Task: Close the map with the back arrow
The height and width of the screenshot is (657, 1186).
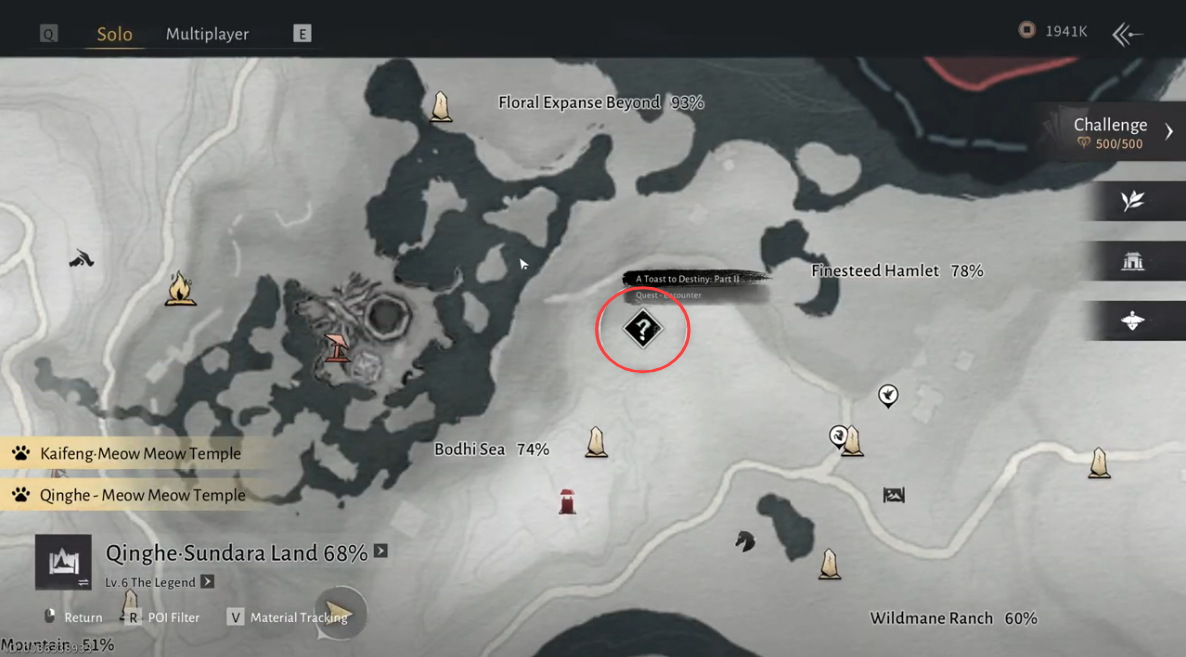Action: [x=1127, y=34]
